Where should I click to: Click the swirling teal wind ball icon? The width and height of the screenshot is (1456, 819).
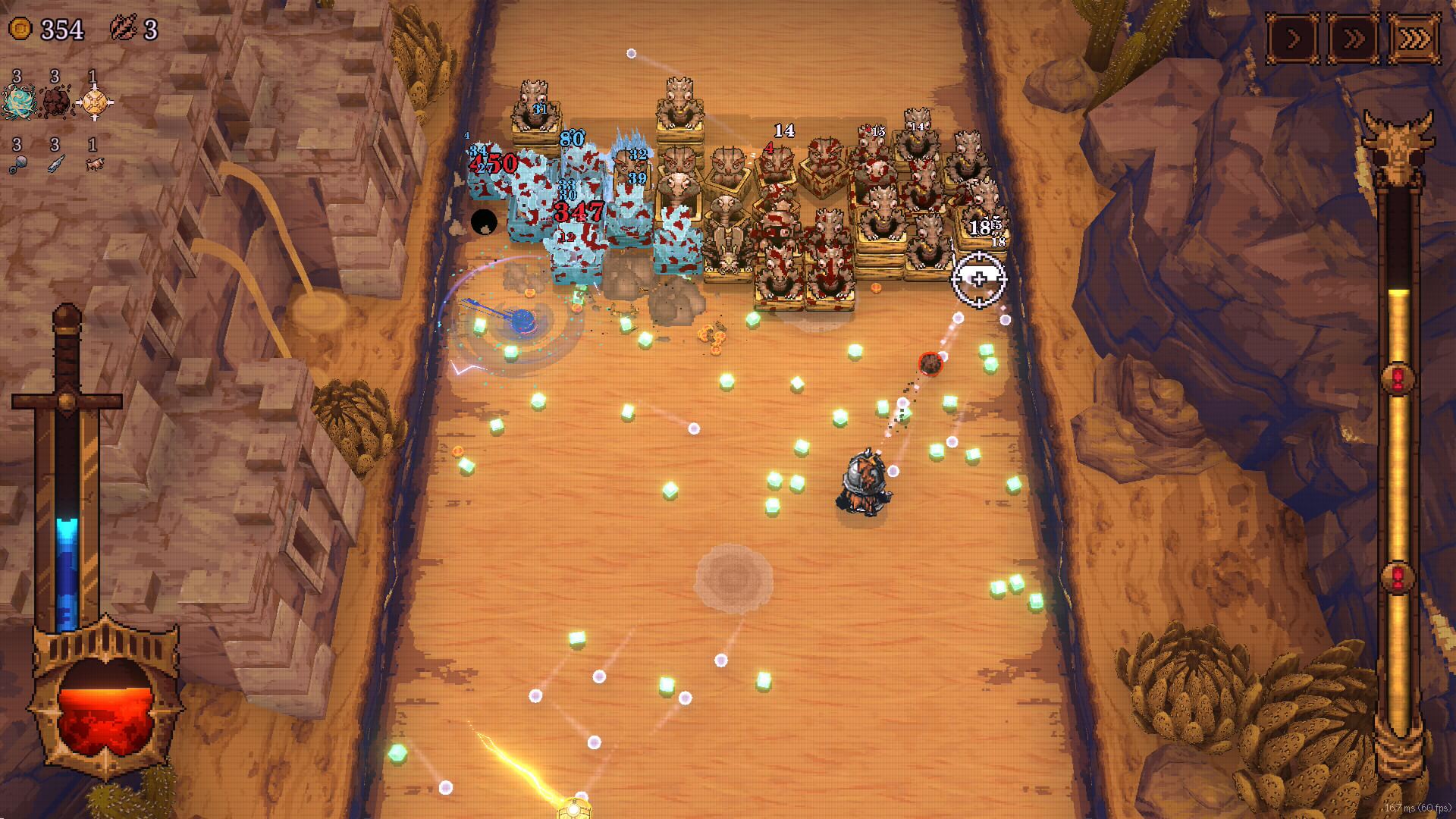click(x=18, y=102)
